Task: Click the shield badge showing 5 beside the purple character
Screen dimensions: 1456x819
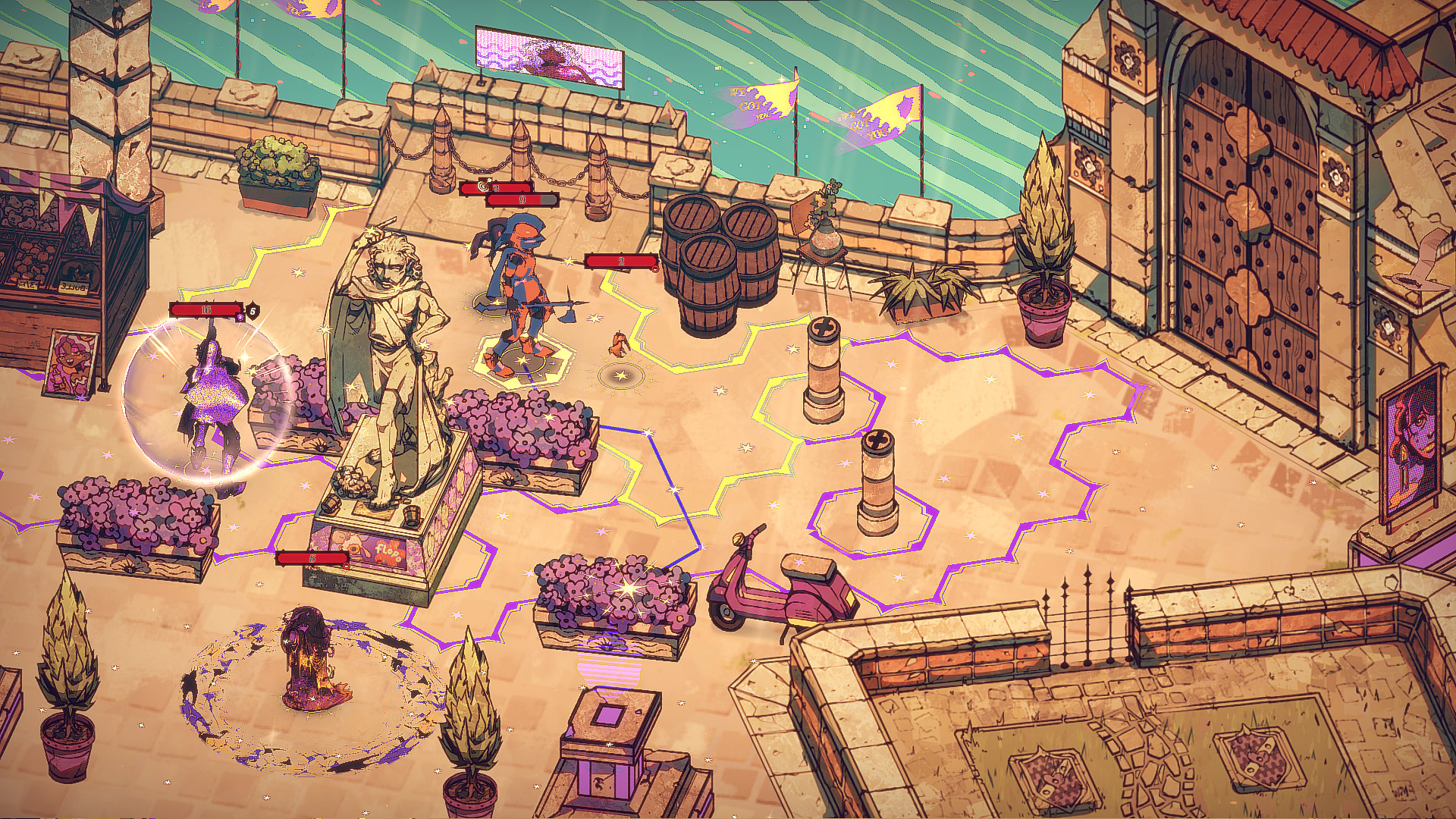Action: point(253,310)
